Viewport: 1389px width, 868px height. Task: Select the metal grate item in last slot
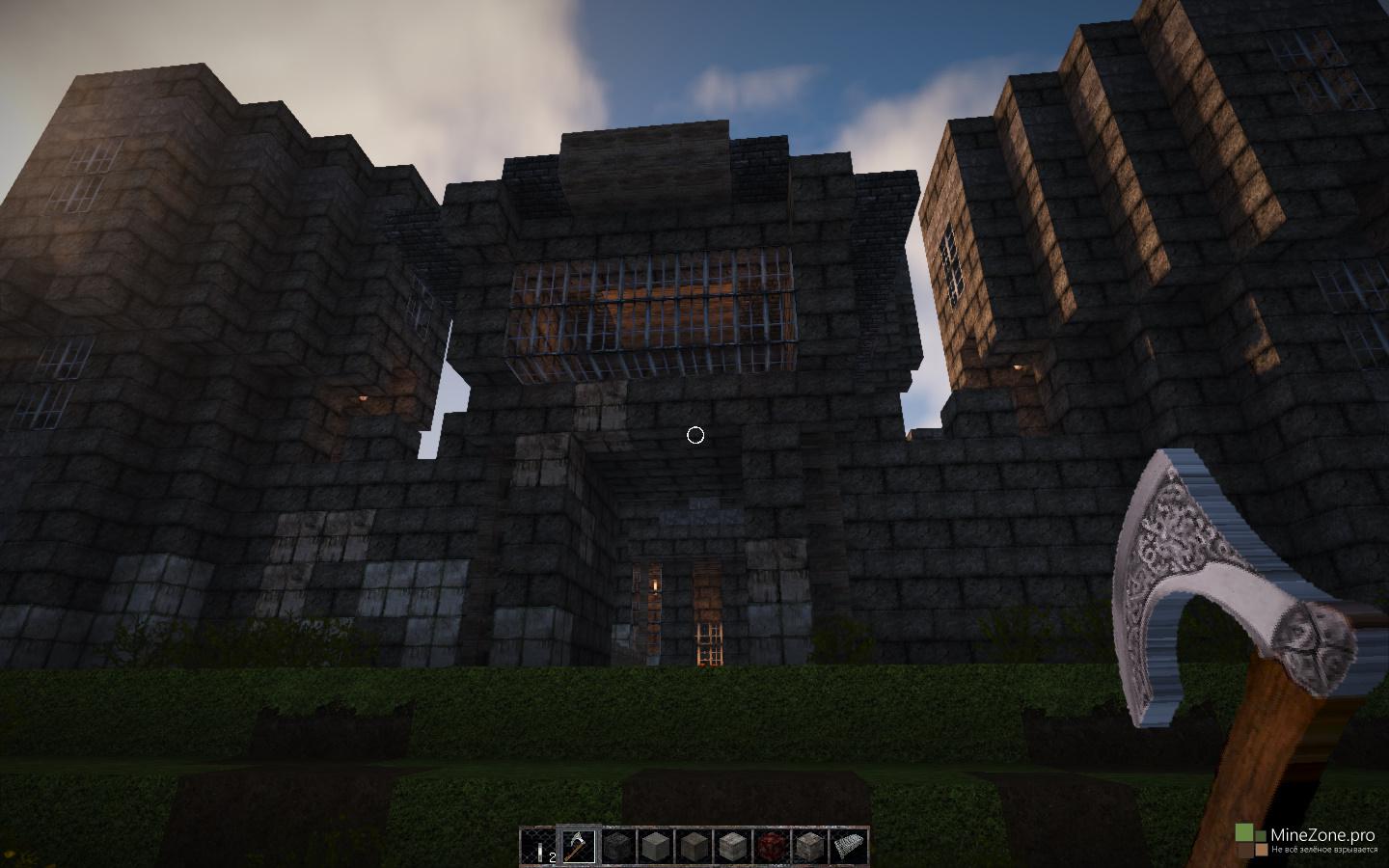[x=848, y=847]
